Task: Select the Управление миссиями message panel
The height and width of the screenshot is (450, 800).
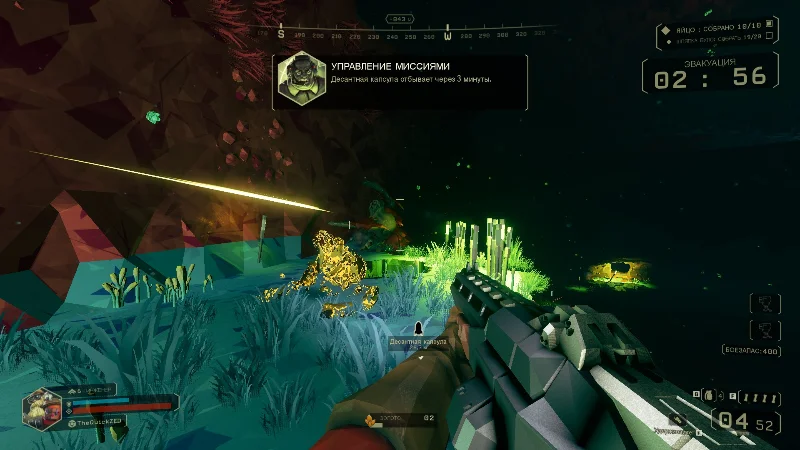Action: (400, 81)
